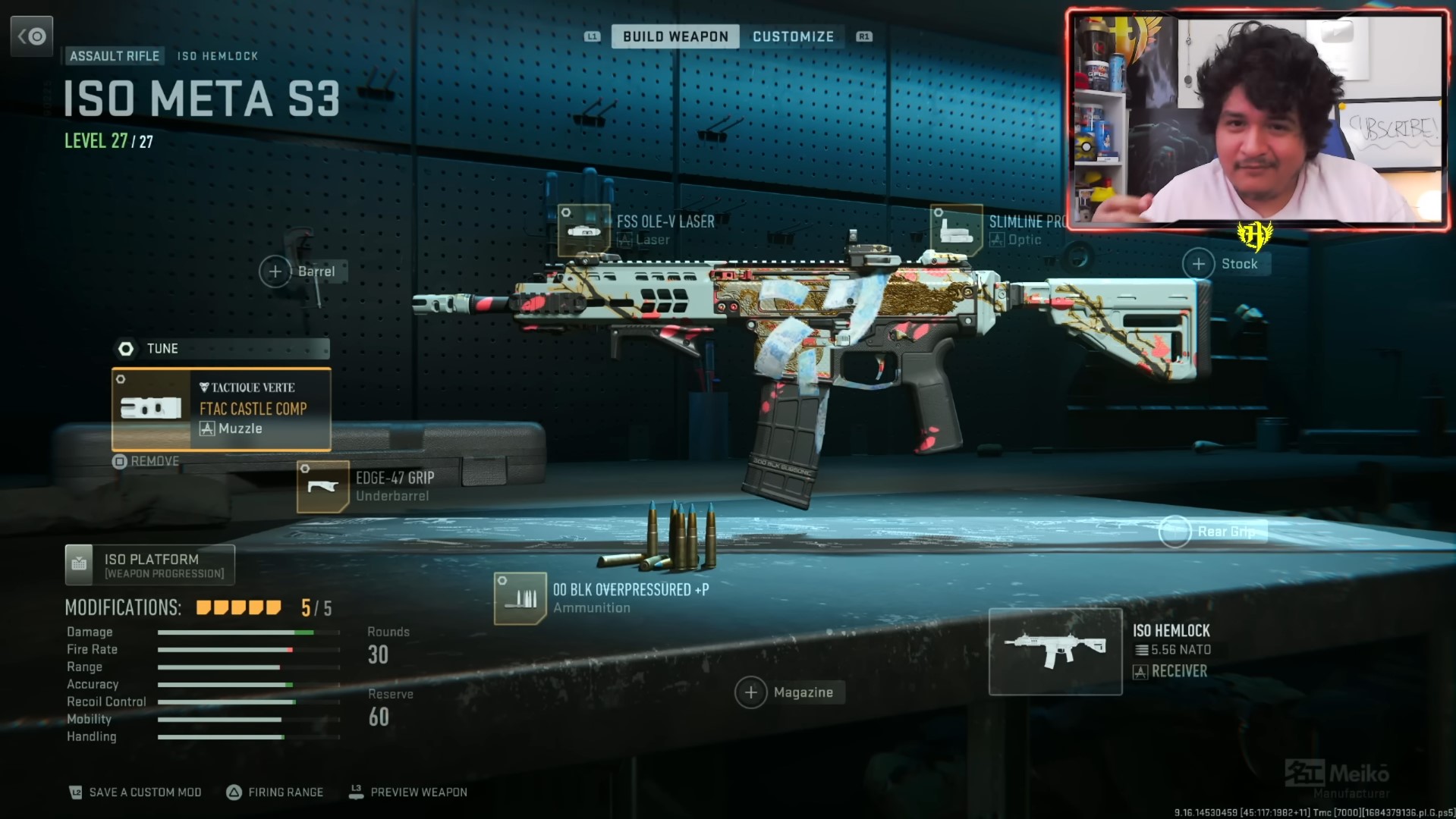Go back using the top-left back button

pyautogui.click(x=32, y=36)
